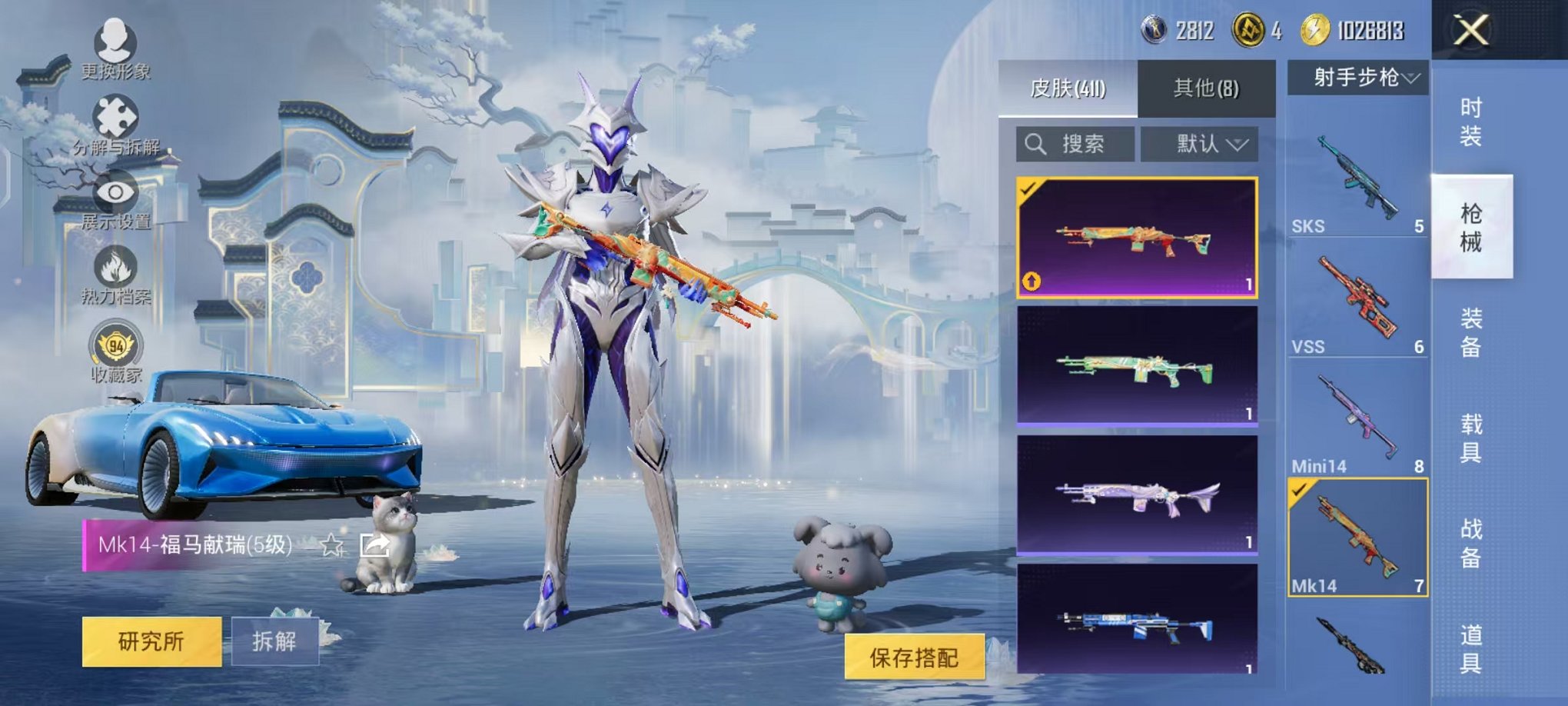Select the SKS weapon category
The width and height of the screenshot is (1568, 706).
click(1357, 178)
